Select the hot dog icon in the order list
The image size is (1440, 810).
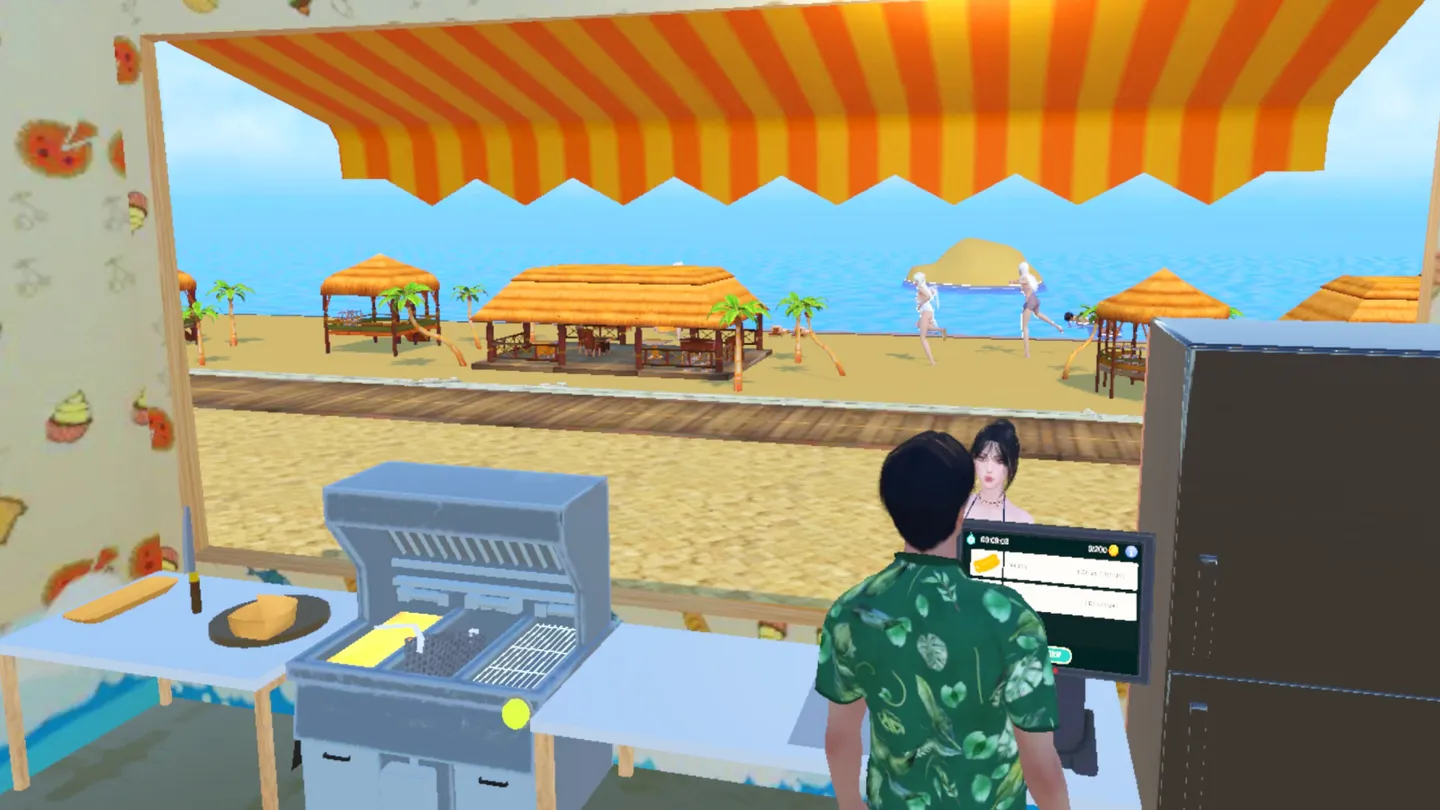(x=987, y=563)
